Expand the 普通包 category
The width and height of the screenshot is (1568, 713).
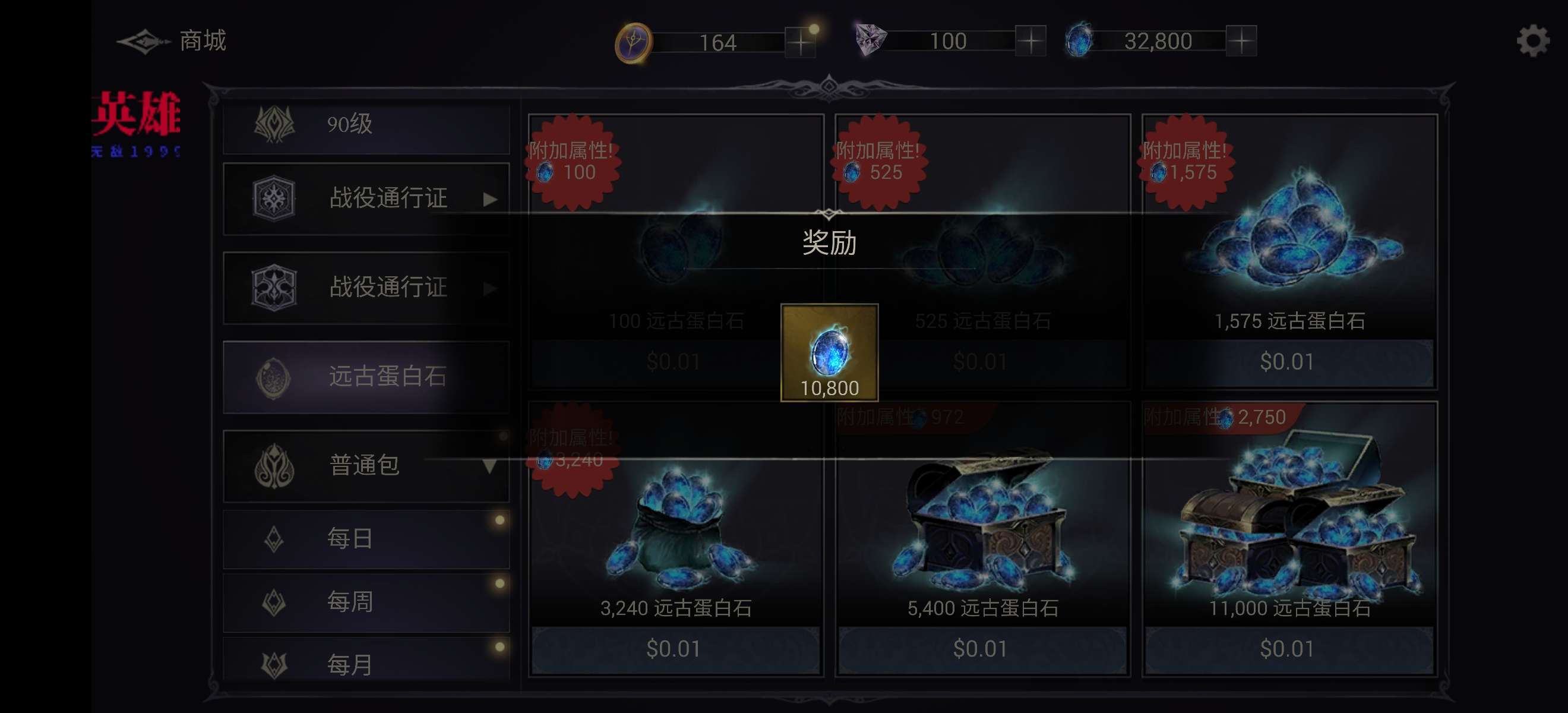pyautogui.click(x=366, y=466)
